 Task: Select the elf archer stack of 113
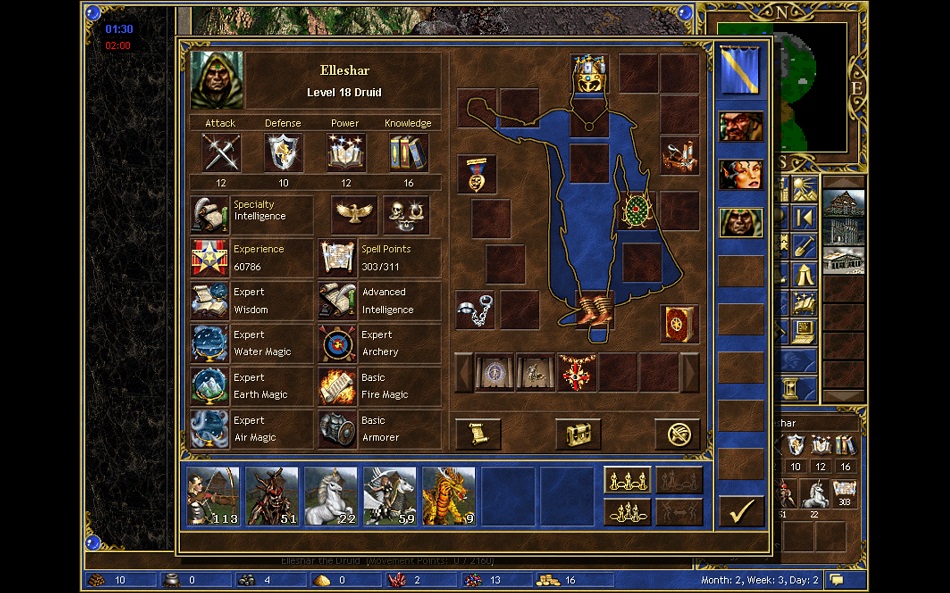point(213,496)
